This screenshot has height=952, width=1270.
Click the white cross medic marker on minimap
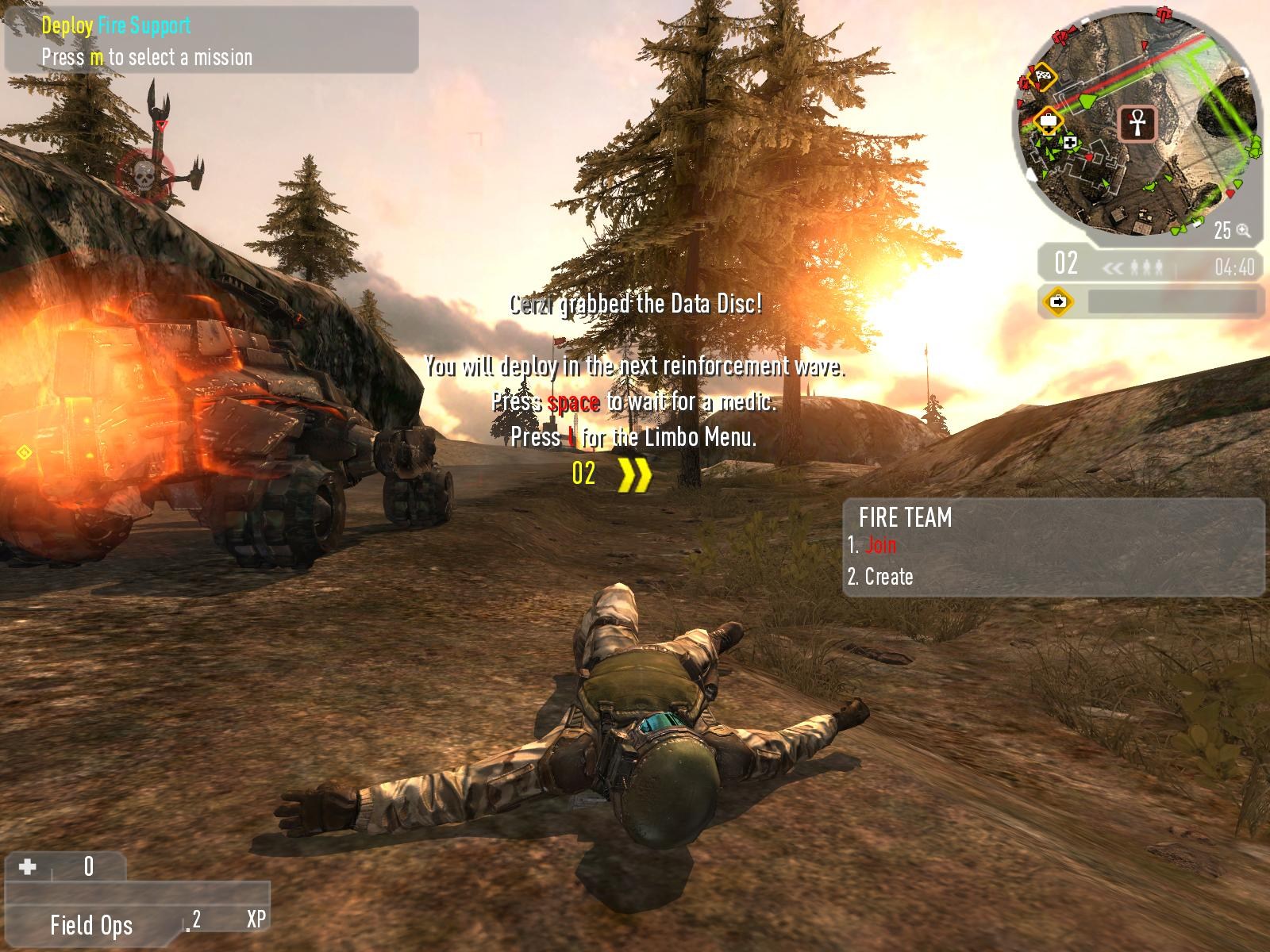1071,142
